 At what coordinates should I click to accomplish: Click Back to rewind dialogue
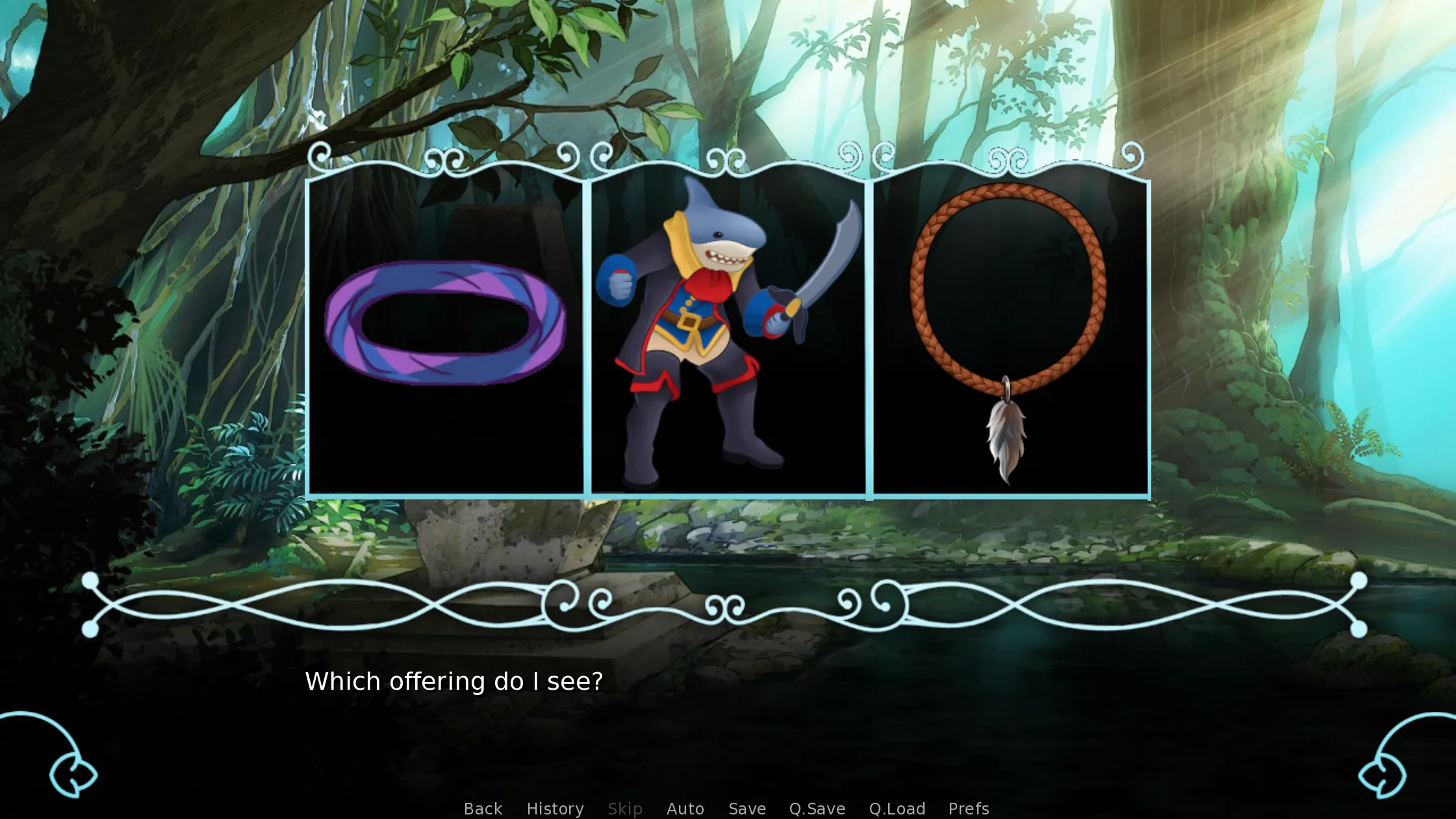[x=482, y=808]
